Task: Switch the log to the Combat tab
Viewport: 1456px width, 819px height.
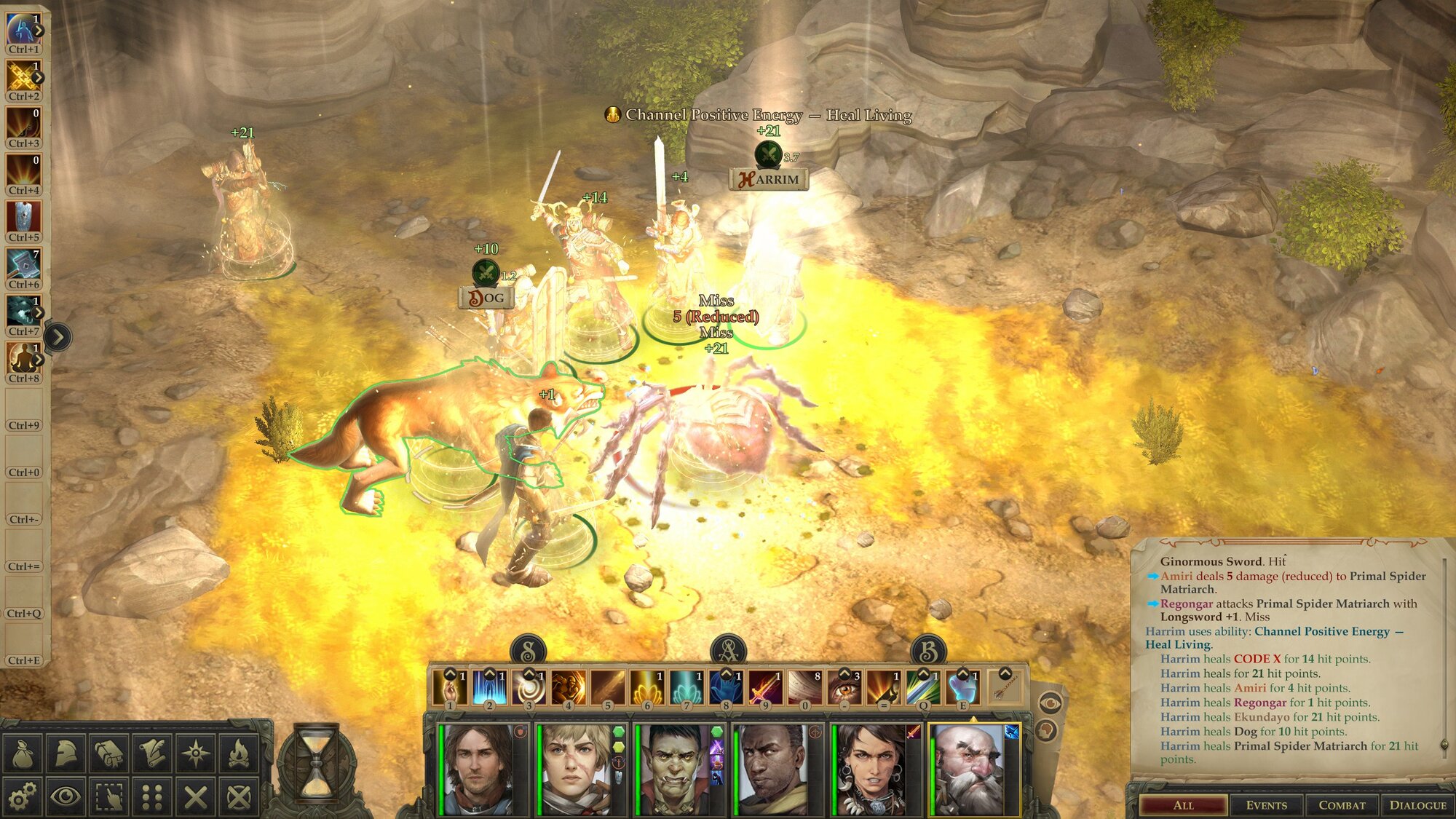Action: [x=1342, y=805]
